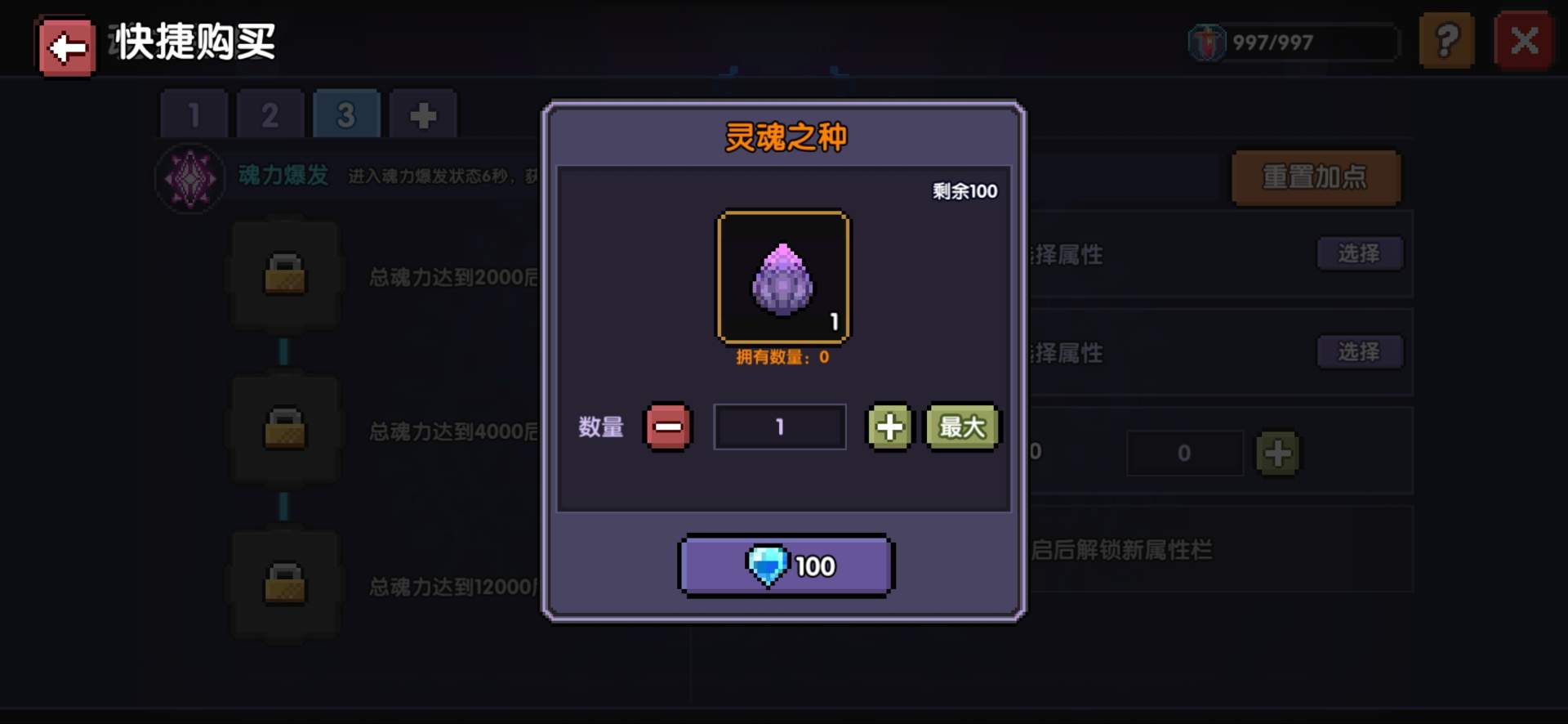Increase quantity with the plus button
1568x724 pixels.
coord(889,426)
